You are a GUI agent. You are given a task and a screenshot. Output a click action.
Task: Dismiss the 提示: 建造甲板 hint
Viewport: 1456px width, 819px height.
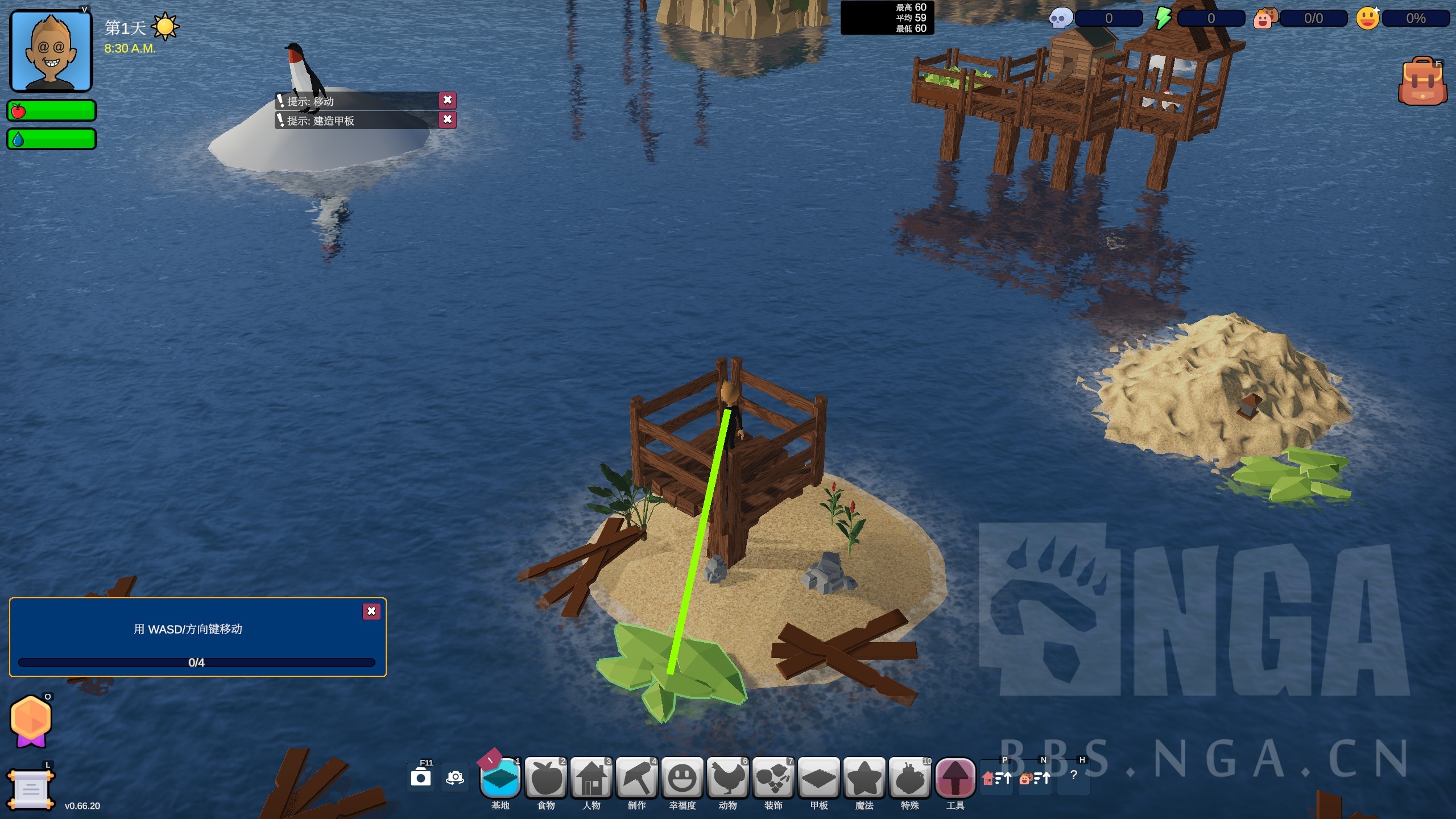point(448,119)
